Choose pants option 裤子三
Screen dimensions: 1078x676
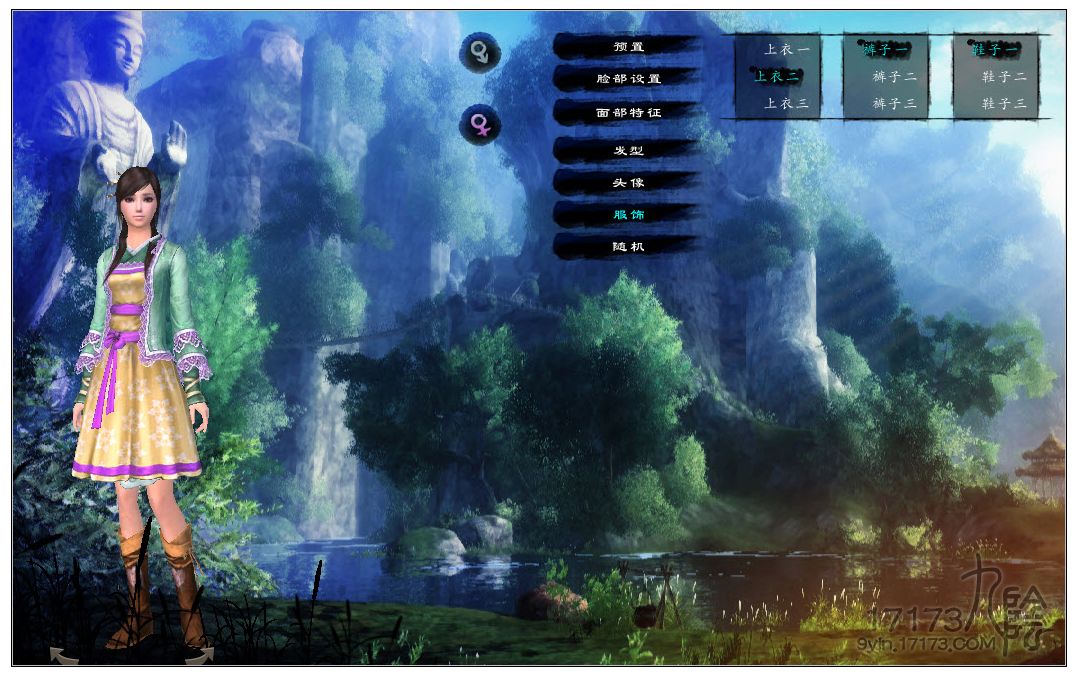(894, 103)
